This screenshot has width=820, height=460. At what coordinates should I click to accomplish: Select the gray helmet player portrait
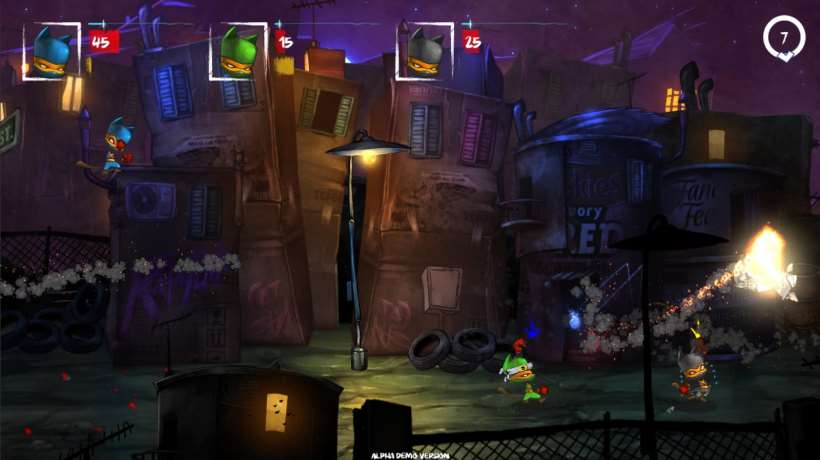424,51
